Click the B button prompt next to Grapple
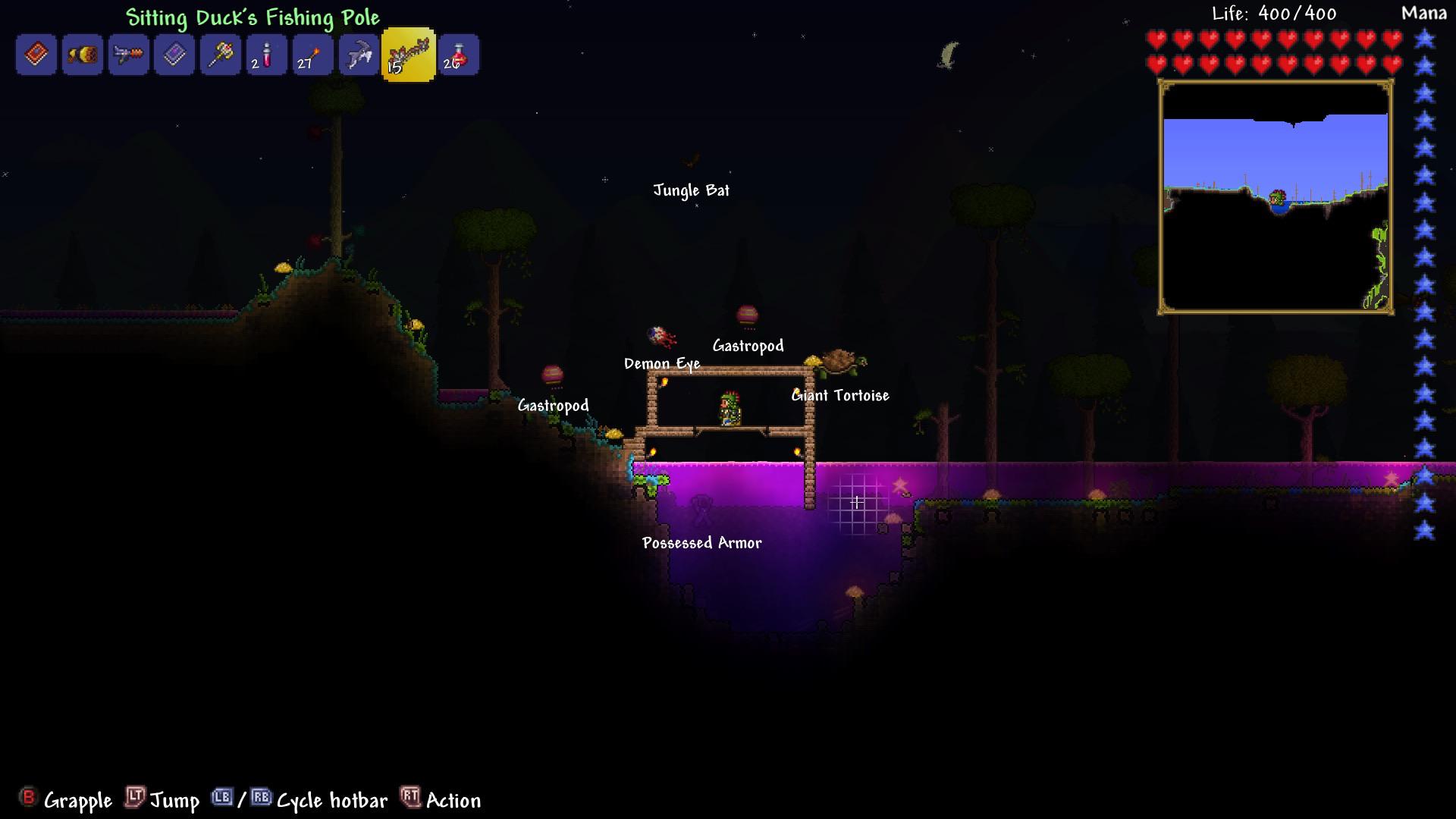This screenshot has height=819, width=1456. click(x=28, y=799)
